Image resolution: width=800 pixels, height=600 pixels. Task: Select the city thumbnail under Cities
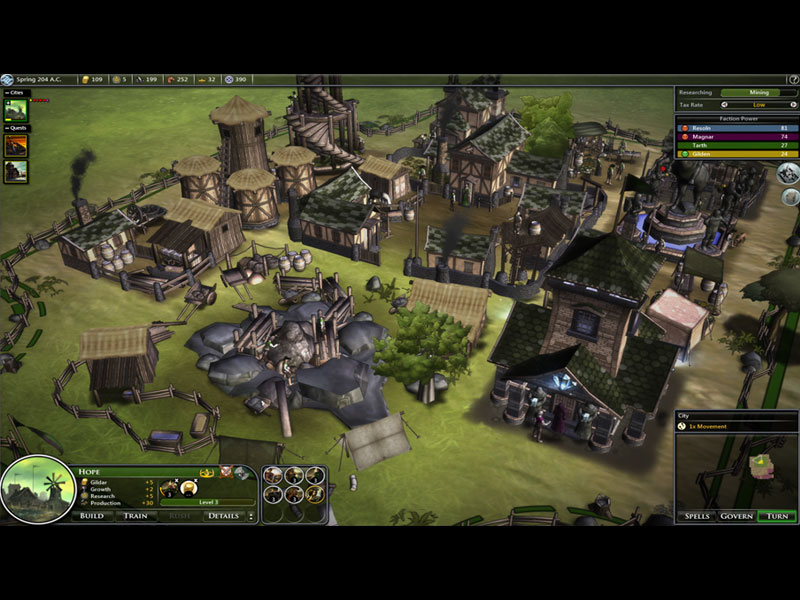(16, 110)
